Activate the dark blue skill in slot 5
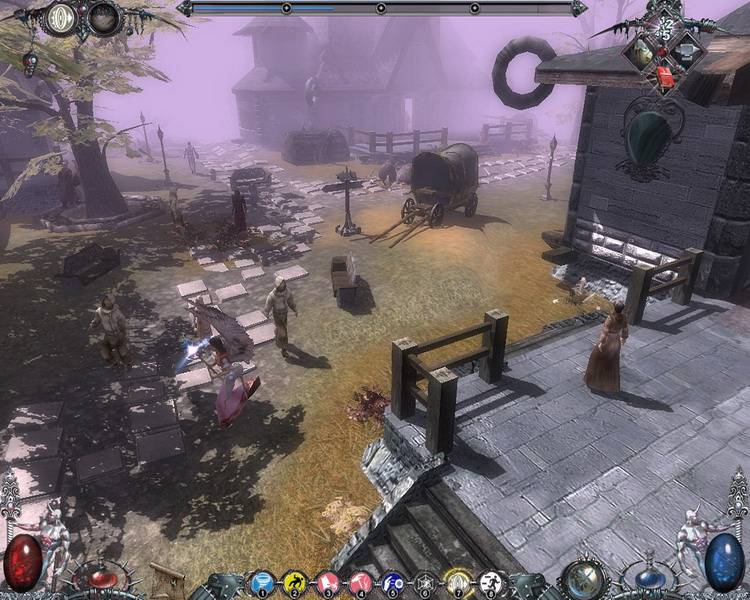Screen dimensions: 750x600 click(x=394, y=581)
